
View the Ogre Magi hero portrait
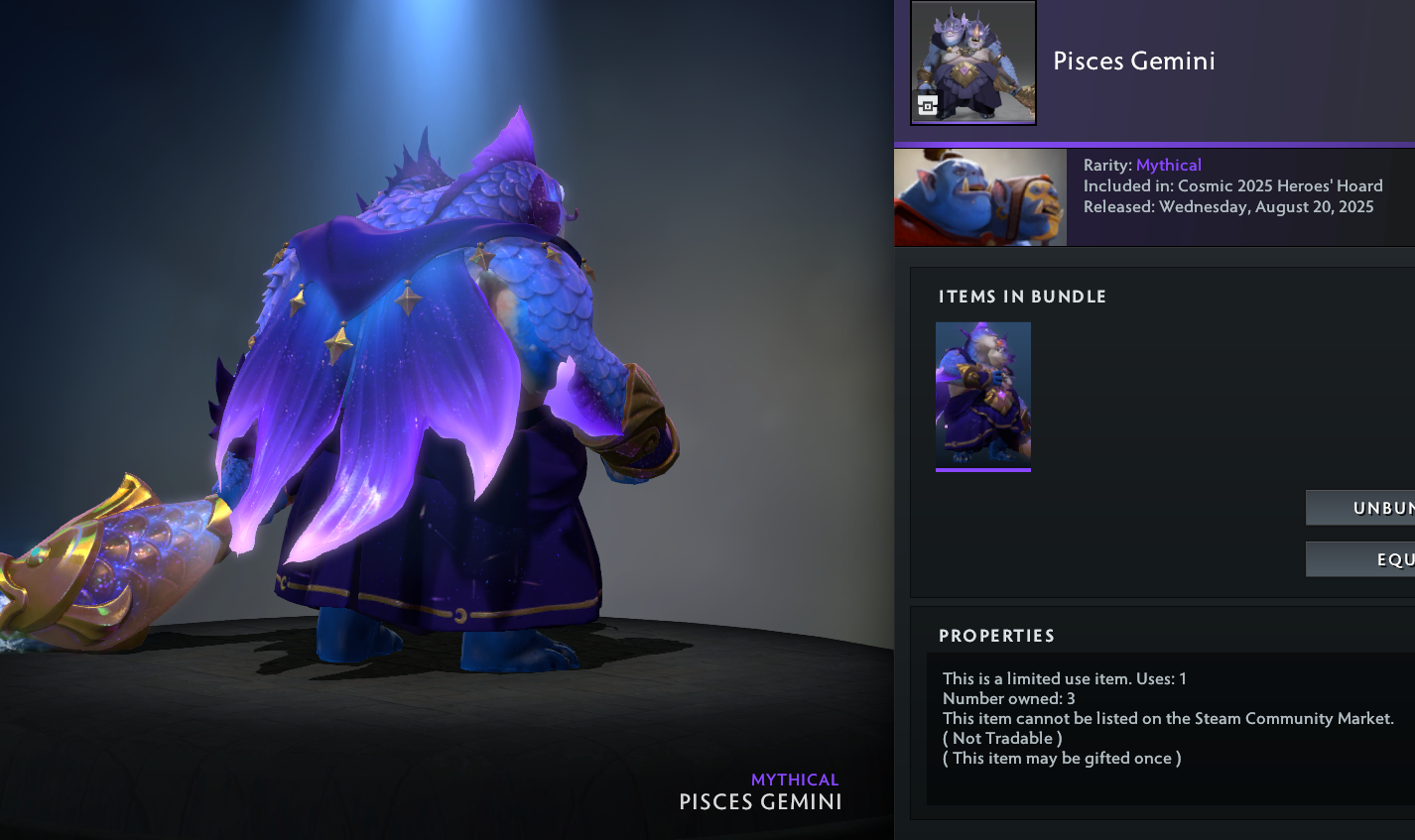[x=979, y=196]
